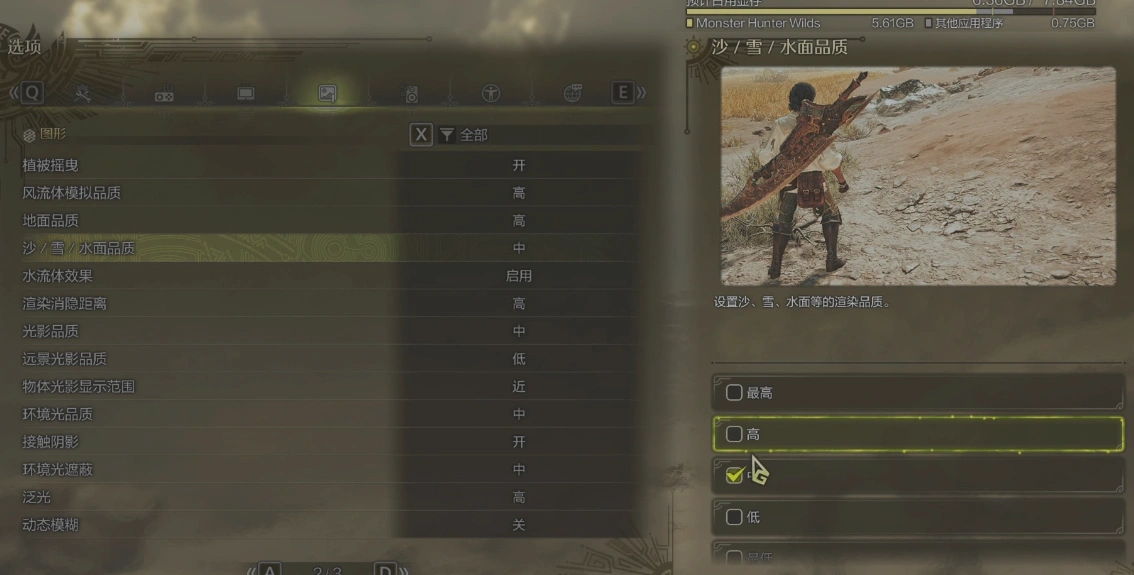
Task: Open the monitor display settings tab
Action: (x=245, y=94)
